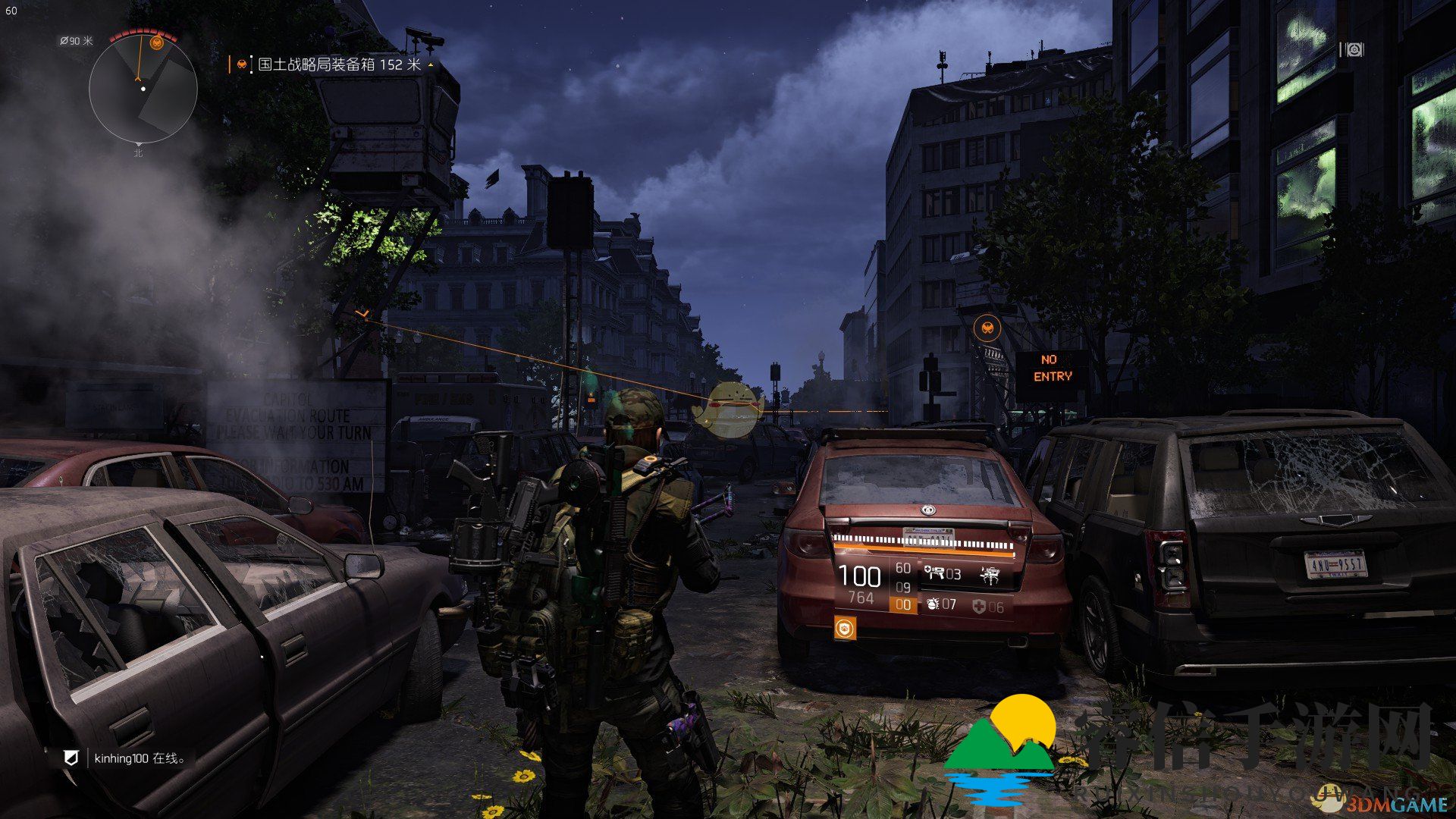Open the 国土战略局装备箱 objective tracker

(x=338, y=65)
